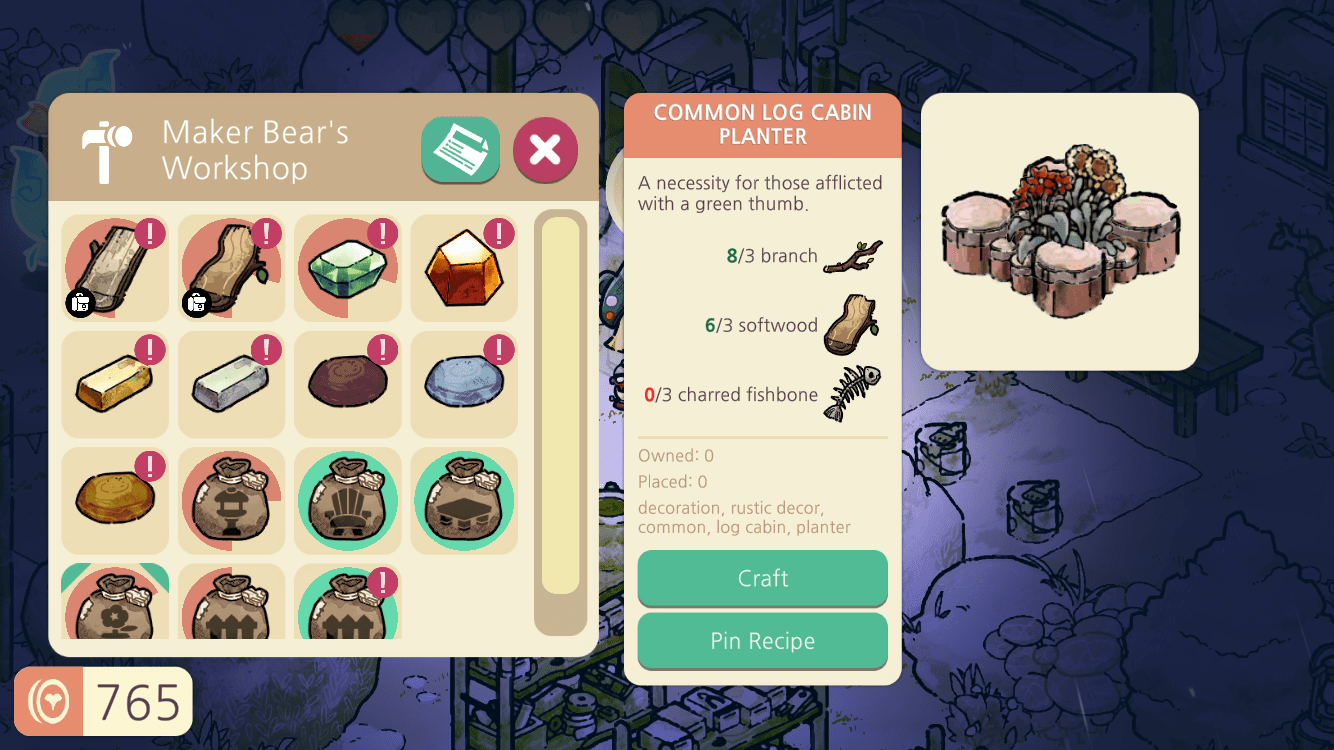1334x750 pixels.
Task: Select the softwood log with leaf icon
Action: pos(231,268)
